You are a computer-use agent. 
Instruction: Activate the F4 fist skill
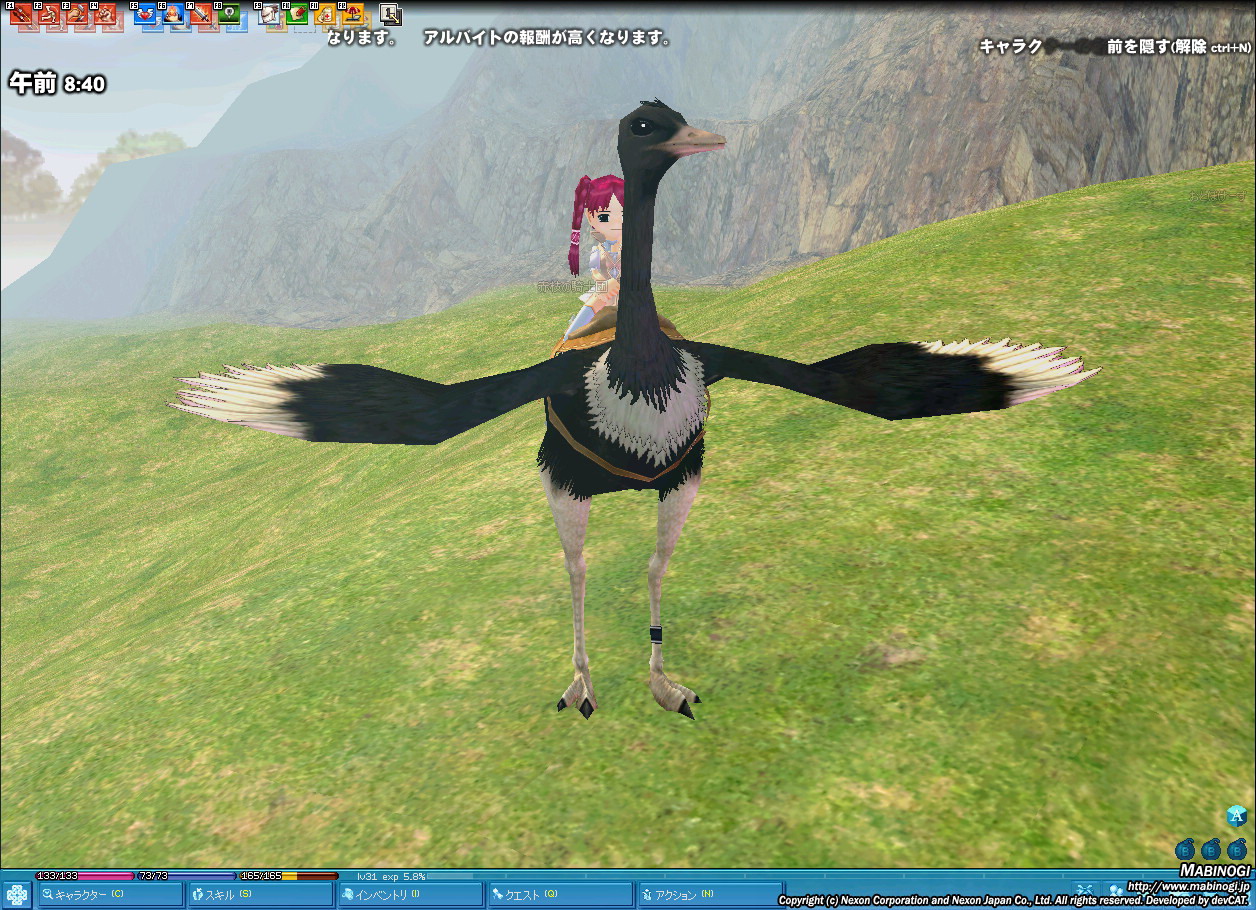(x=104, y=14)
